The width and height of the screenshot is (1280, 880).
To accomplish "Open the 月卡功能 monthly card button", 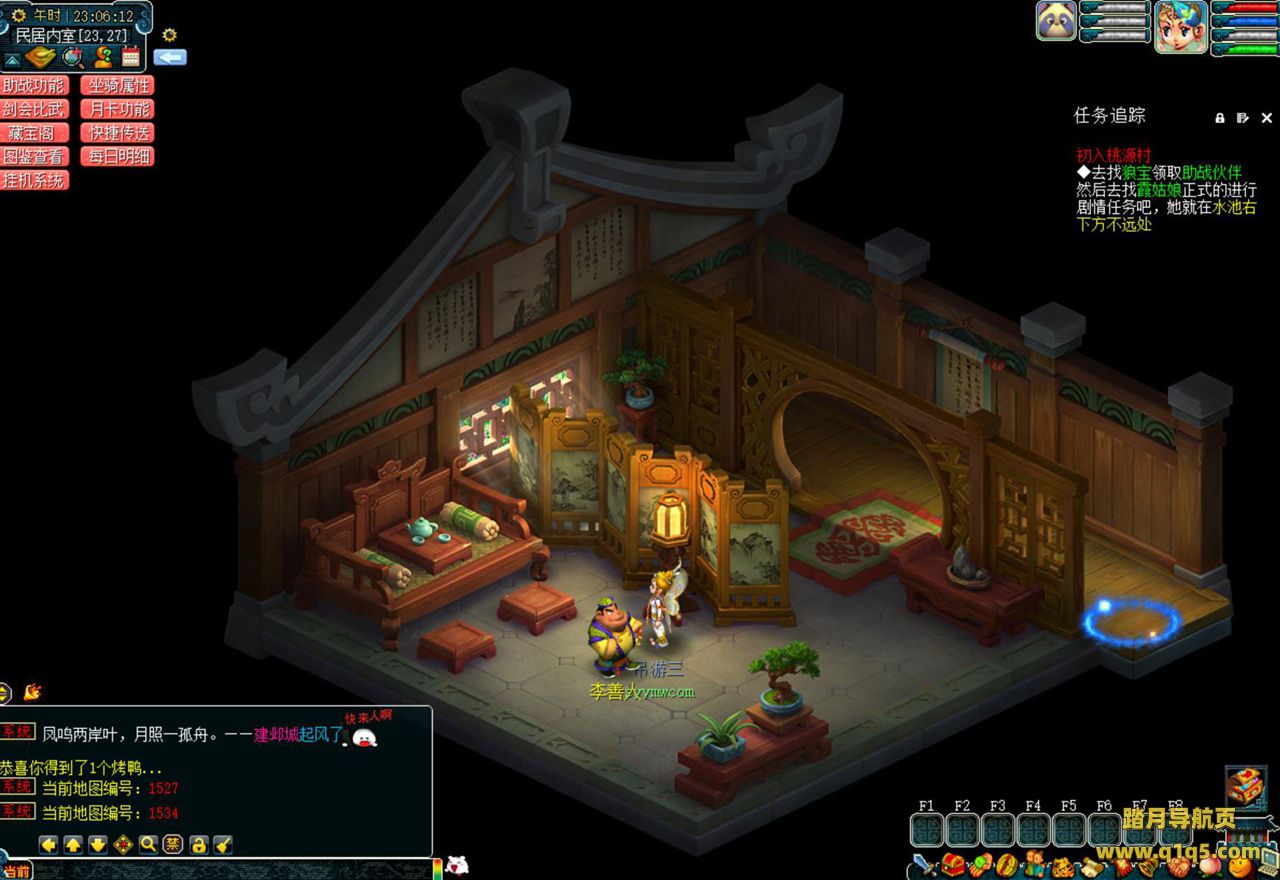I will click(x=118, y=110).
